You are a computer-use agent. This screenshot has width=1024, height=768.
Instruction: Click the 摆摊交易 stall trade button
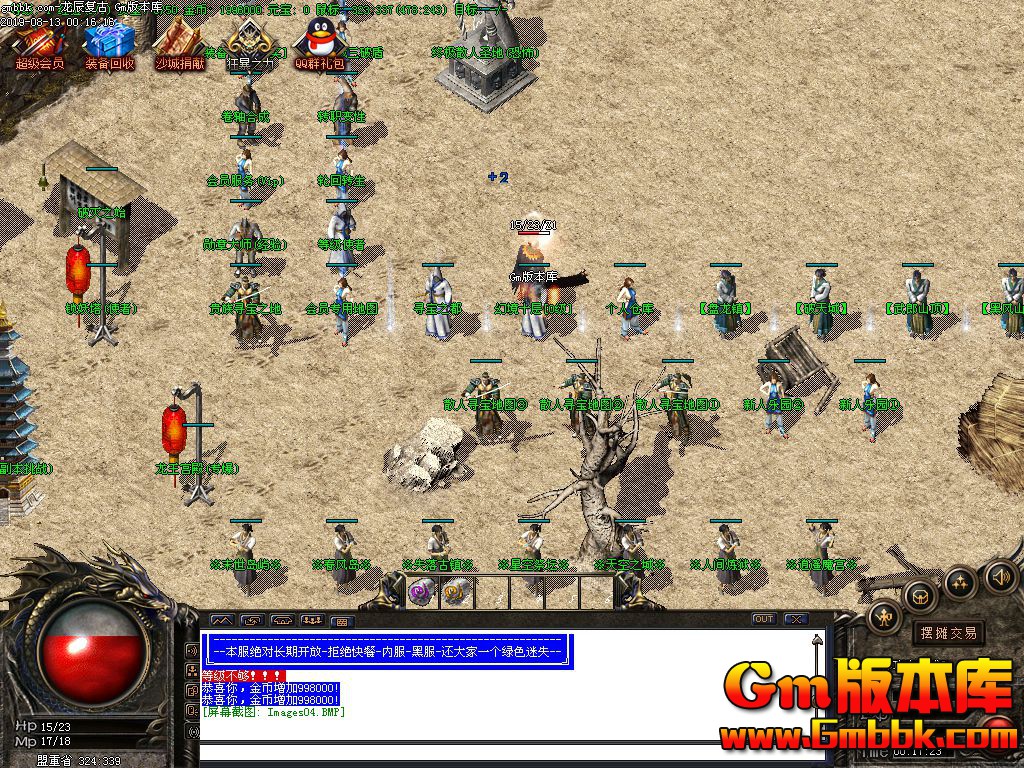(x=948, y=633)
